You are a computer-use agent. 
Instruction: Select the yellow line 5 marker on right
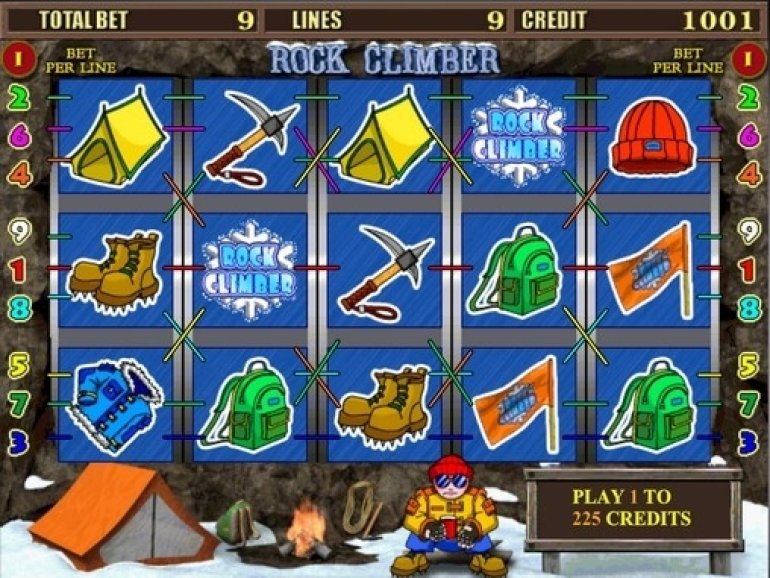[x=749, y=365]
